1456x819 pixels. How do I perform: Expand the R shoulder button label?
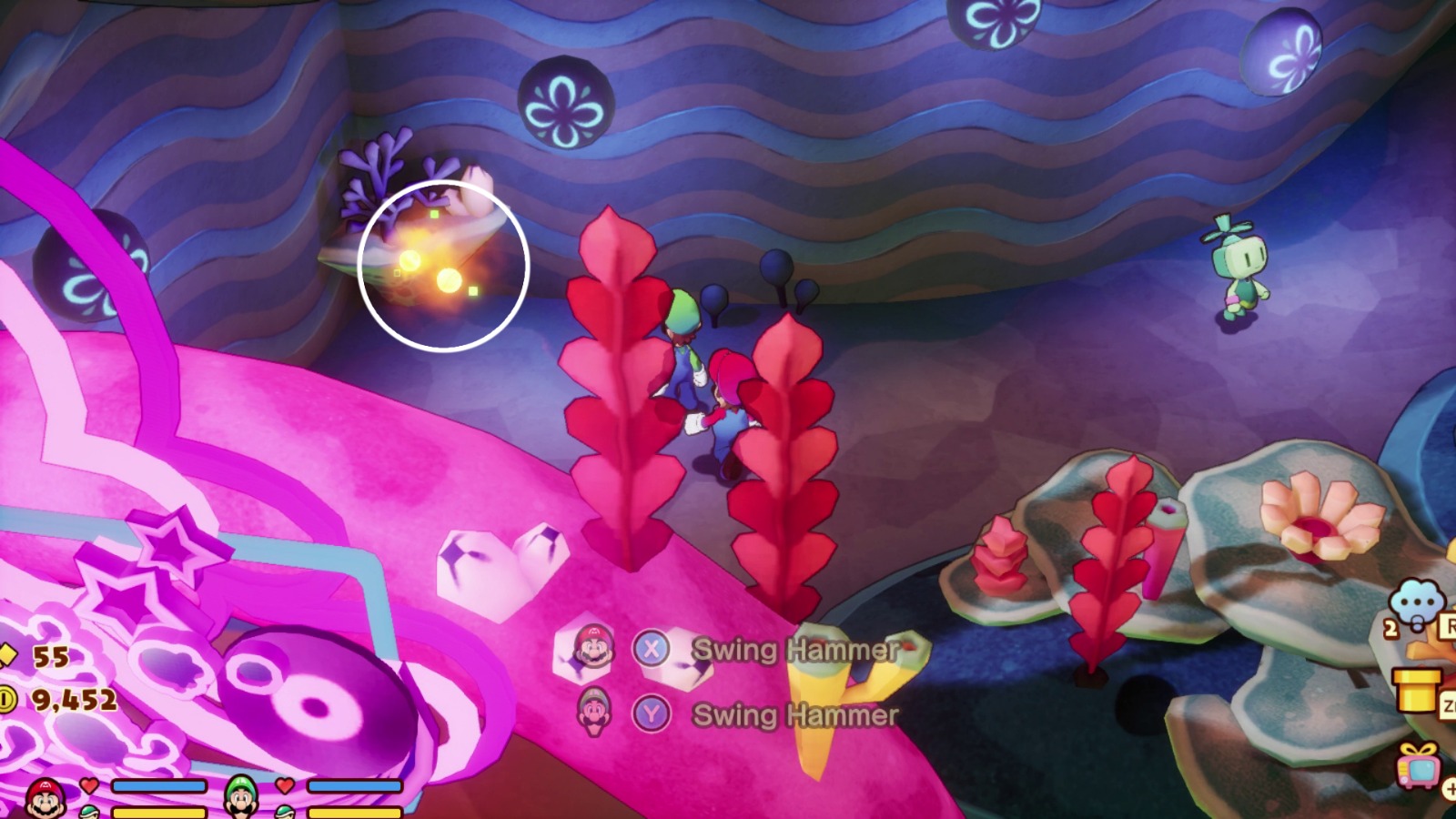1451,625
